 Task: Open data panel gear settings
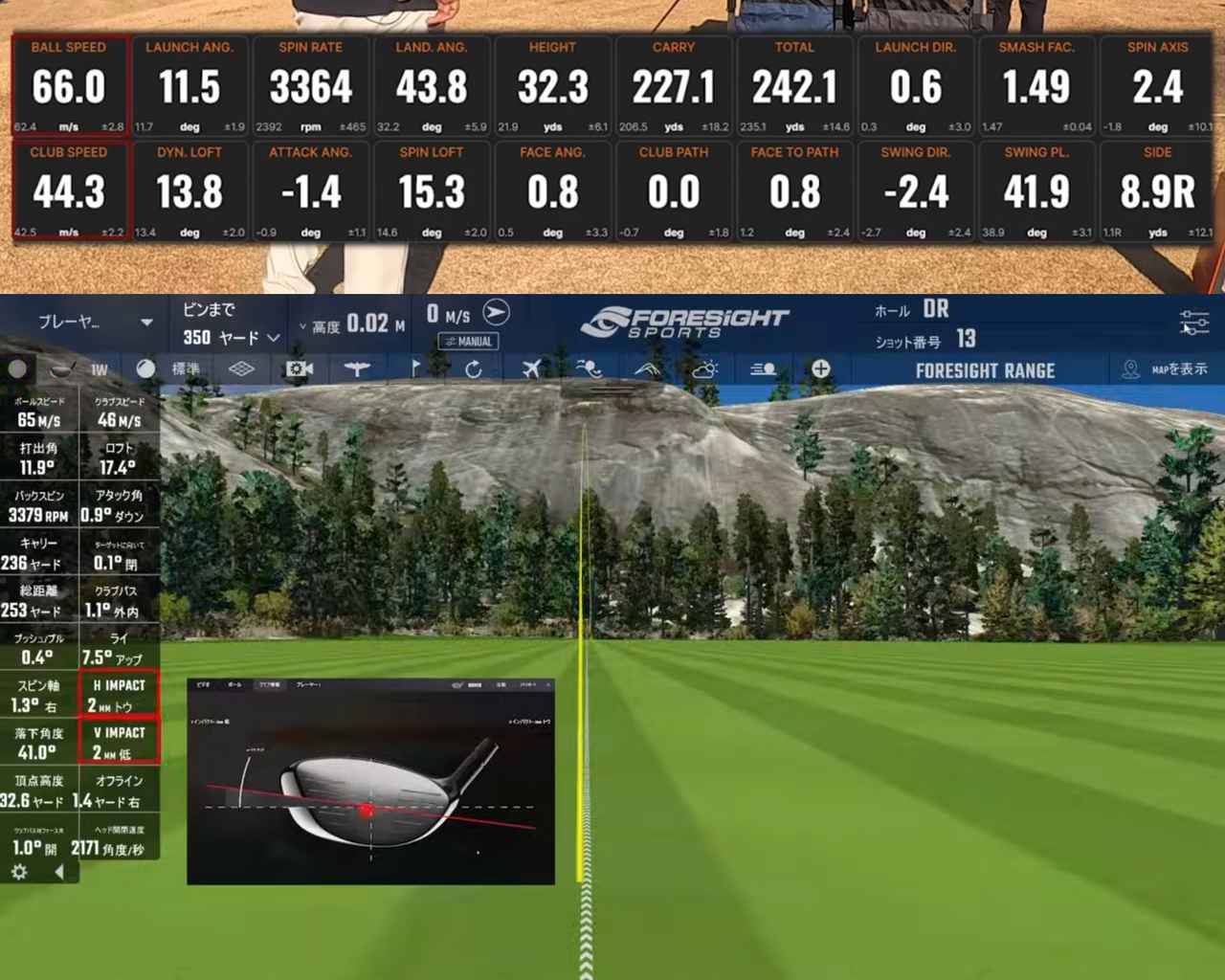(18, 872)
